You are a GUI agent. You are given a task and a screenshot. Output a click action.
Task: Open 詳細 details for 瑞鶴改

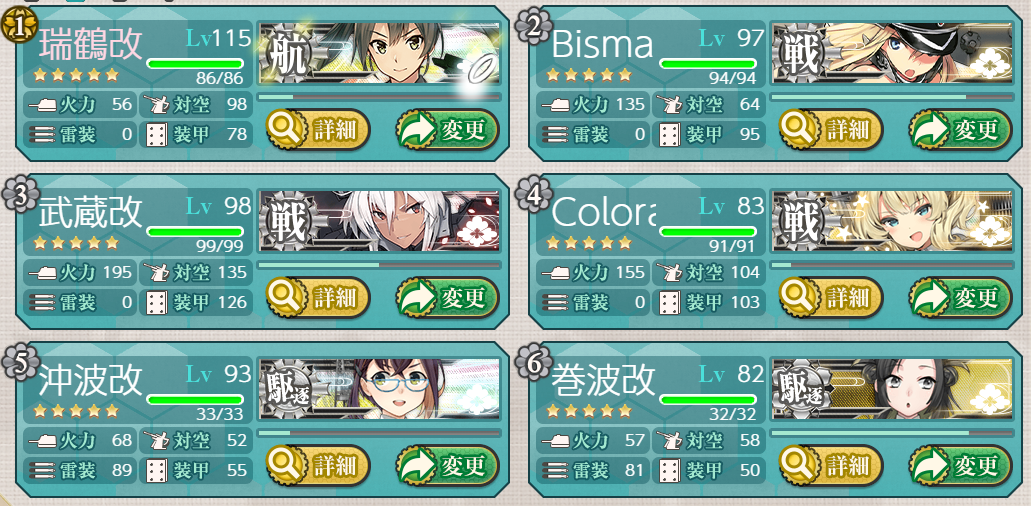pyautogui.click(x=318, y=130)
